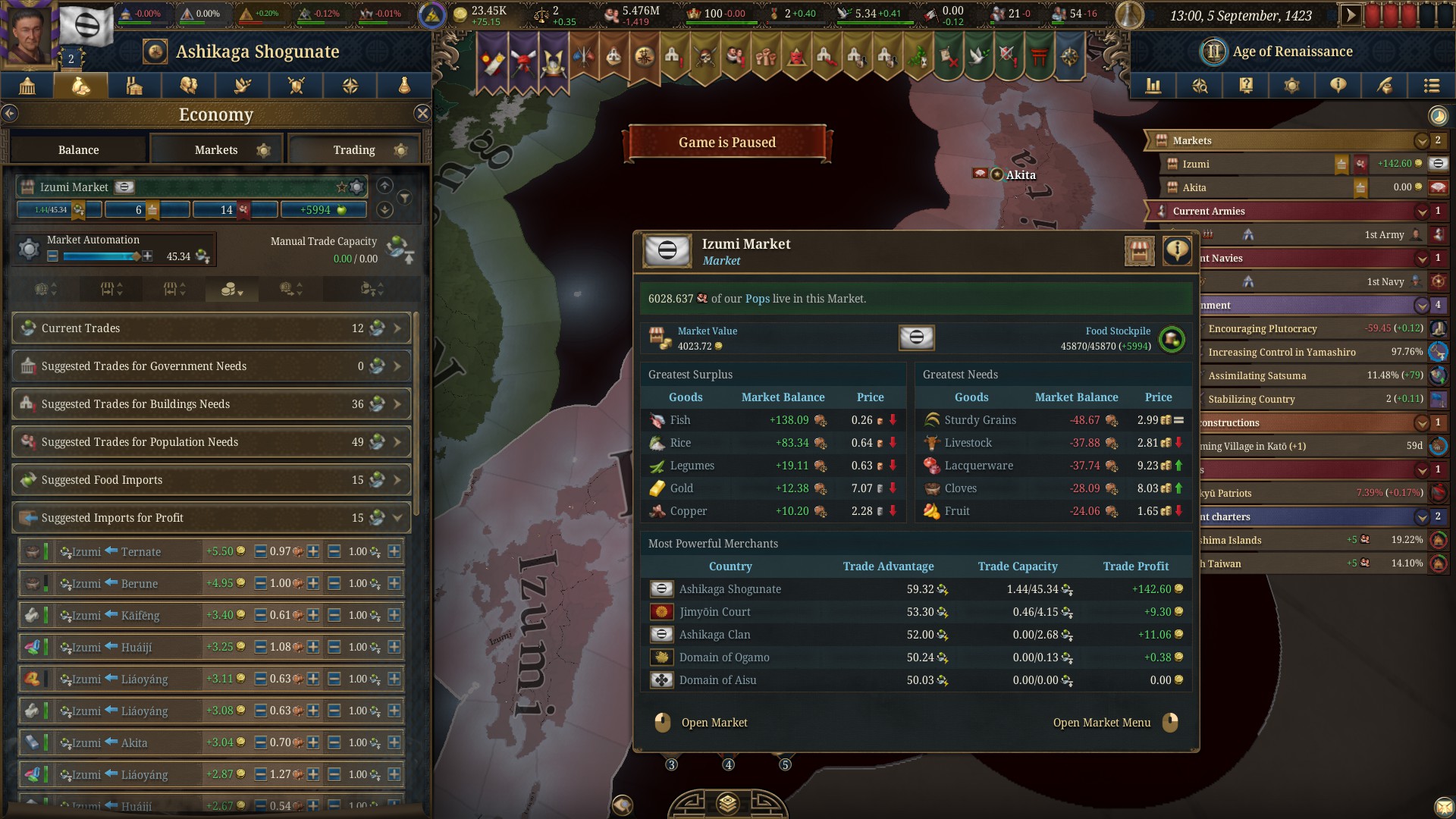Screen dimensions: 1456x819
Task: Click Open Market in the tooltip
Action: click(x=714, y=723)
